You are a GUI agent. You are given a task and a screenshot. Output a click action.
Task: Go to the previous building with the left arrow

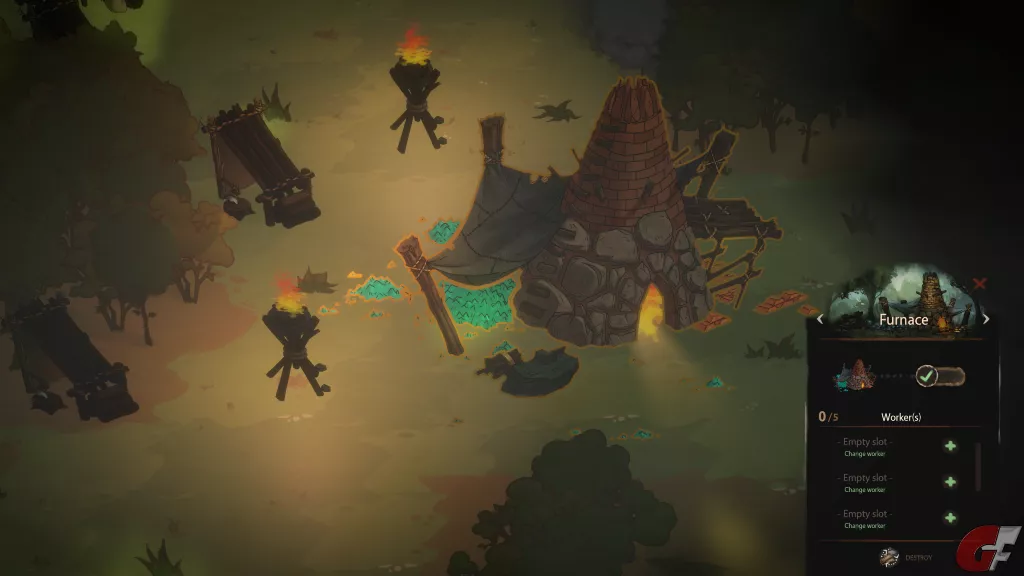(821, 320)
